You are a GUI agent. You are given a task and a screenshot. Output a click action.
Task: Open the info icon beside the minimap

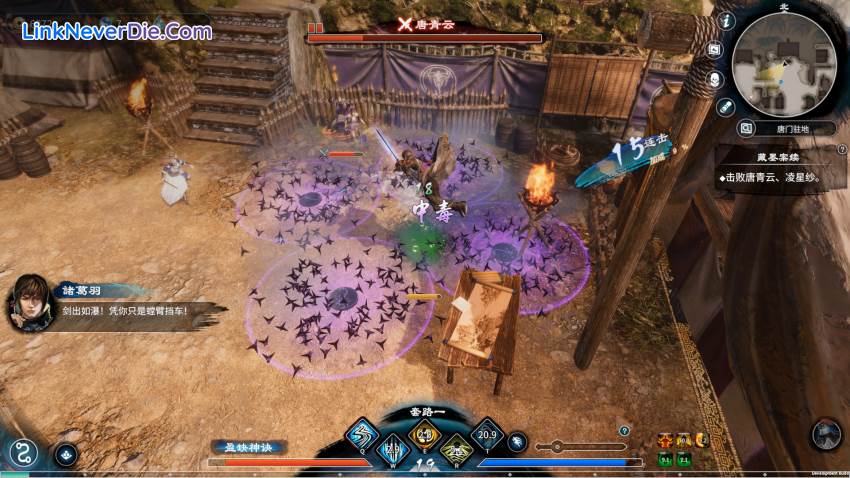click(x=726, y=20)
